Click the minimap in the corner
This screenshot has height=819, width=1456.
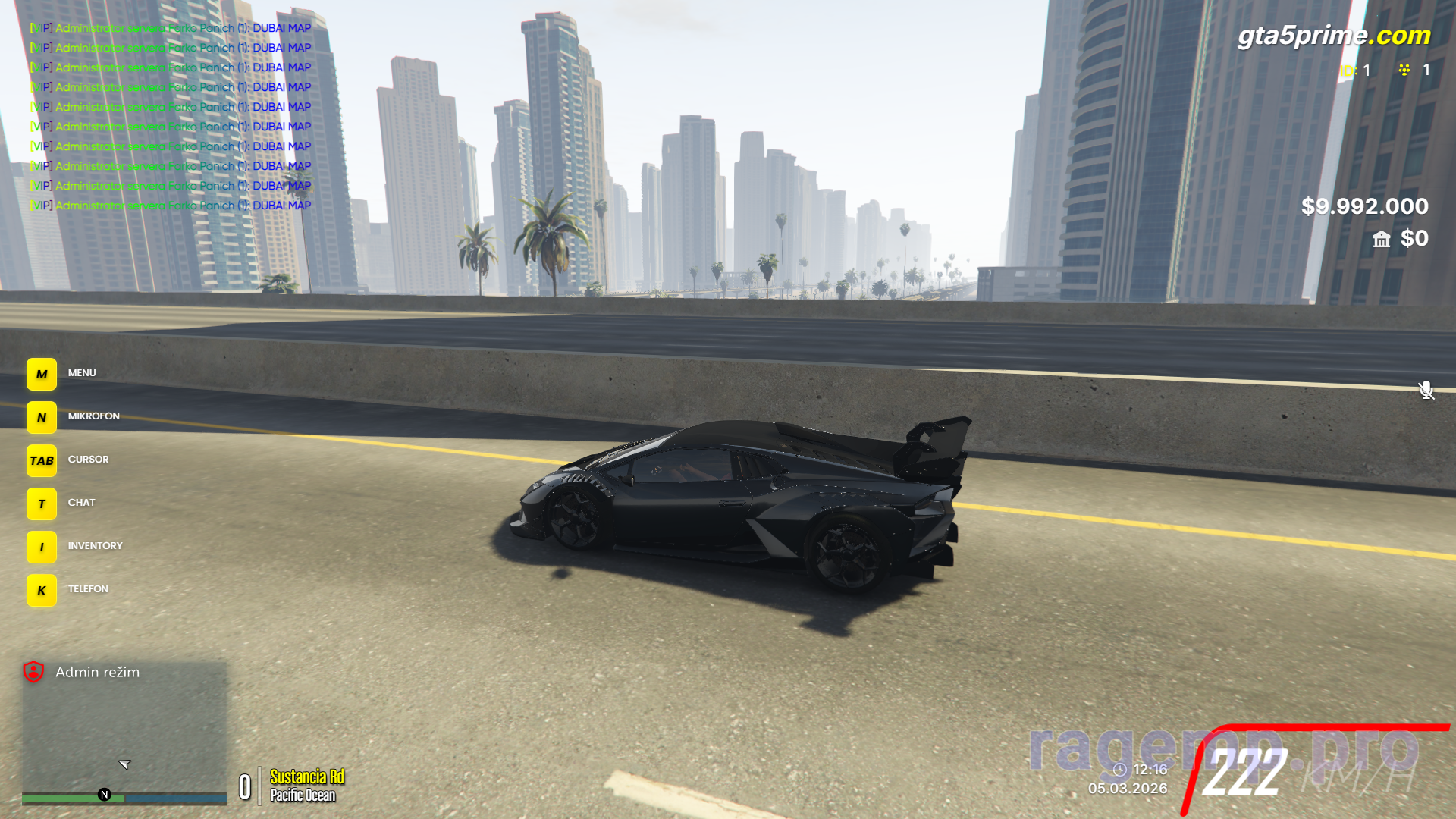pyautogui.click(x=124, y=732)
